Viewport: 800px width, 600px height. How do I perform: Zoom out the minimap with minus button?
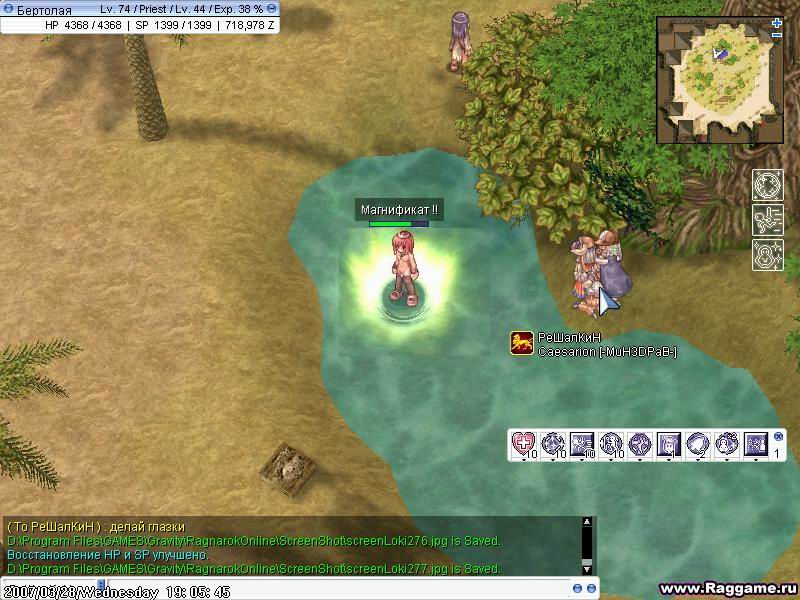777,35
